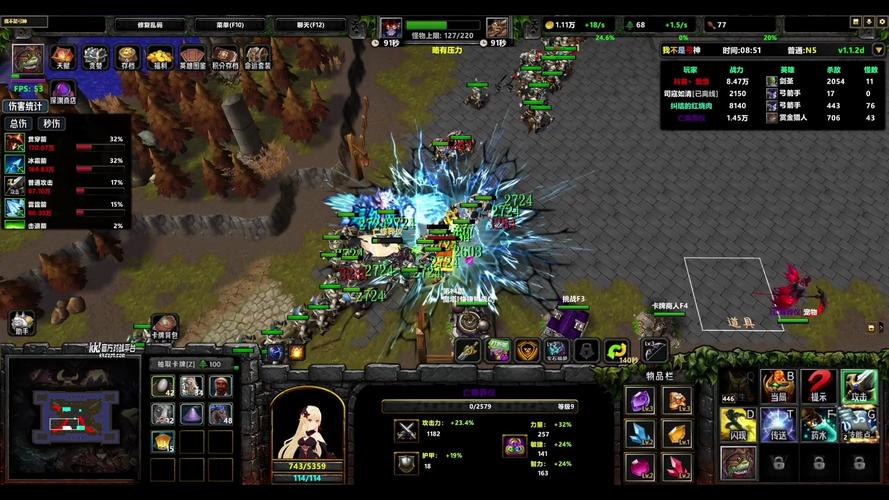Select the 攻击 attack command
This screenshot has width=889, height=500.
858,385
